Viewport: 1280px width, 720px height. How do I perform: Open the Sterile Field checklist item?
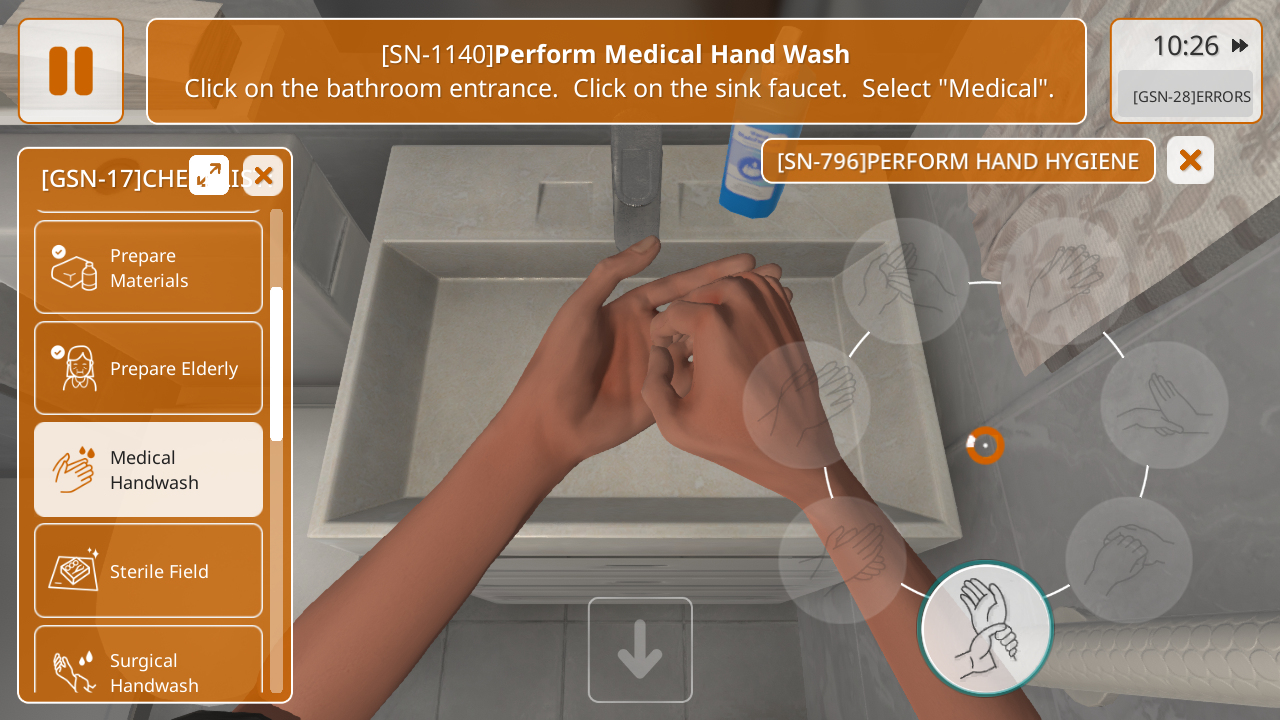(x=148, y=570)
